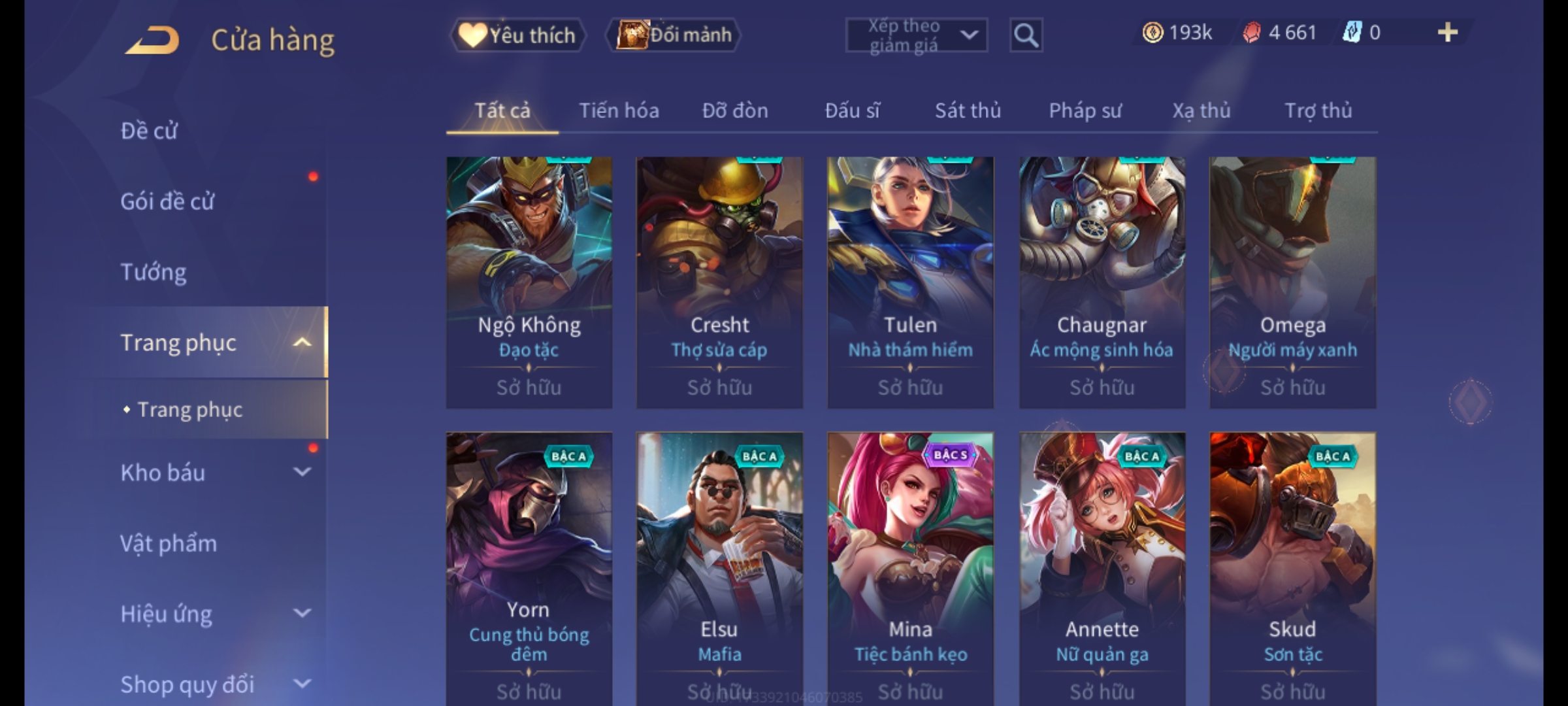
Task: Pick the Skud Sơn tặc skin card
Action: pos(1292,565)
